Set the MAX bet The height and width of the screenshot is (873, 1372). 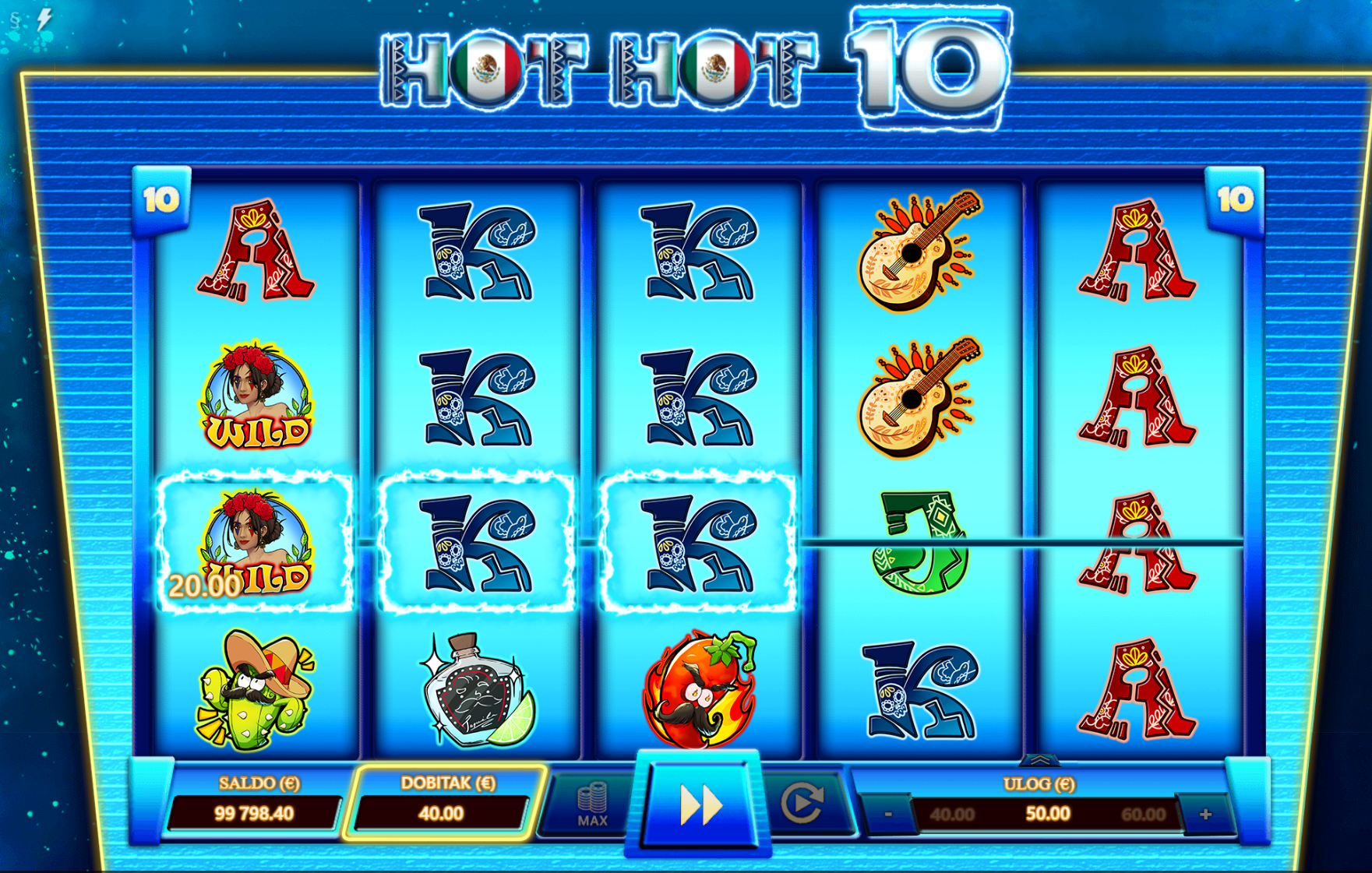click(x=592, y=805)
